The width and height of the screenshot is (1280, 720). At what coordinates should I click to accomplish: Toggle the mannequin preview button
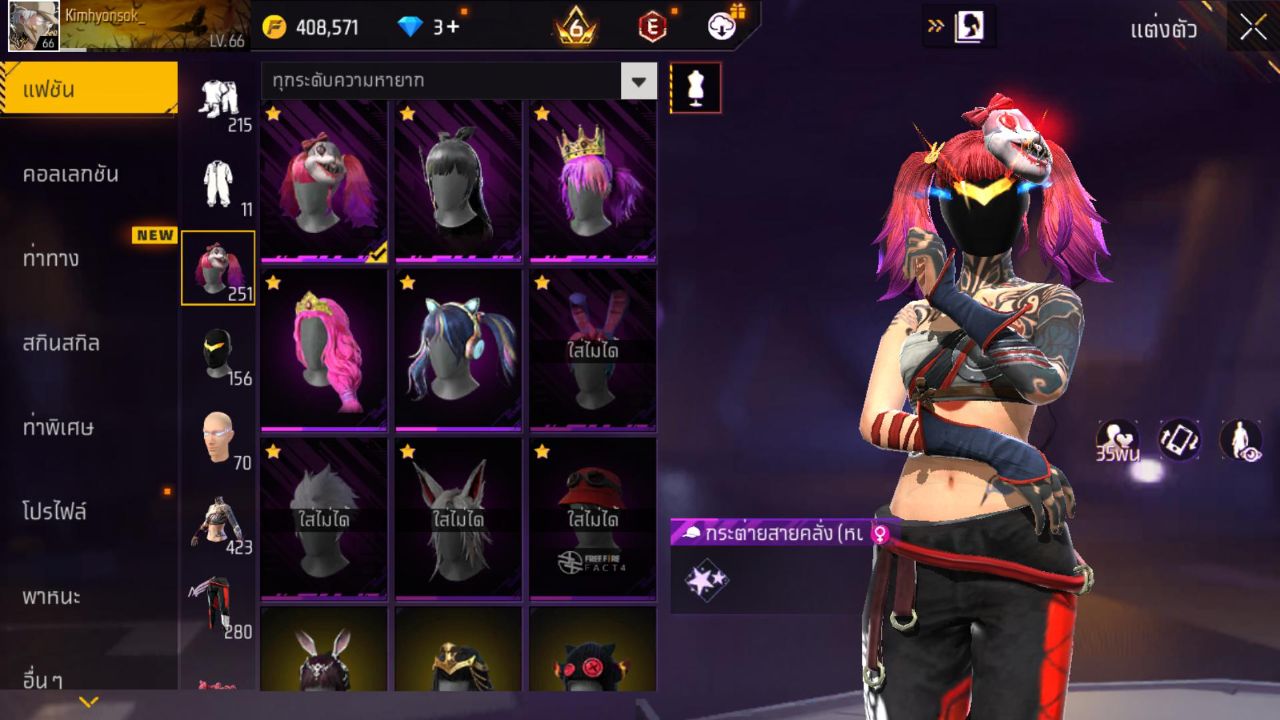click(x=695, y=88)
